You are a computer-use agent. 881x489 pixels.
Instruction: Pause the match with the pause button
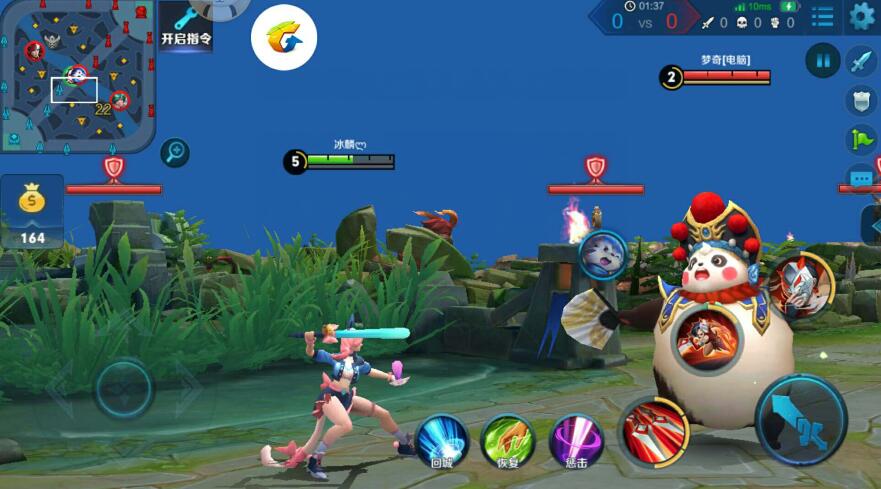click(x=823, y=61)
